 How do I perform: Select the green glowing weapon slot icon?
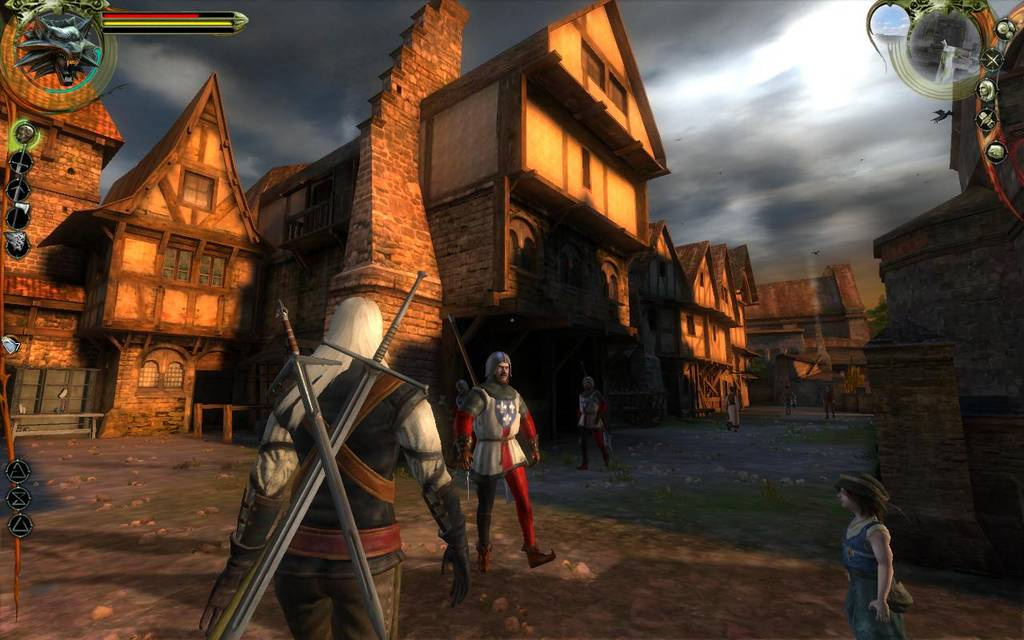tap(24, 132)
